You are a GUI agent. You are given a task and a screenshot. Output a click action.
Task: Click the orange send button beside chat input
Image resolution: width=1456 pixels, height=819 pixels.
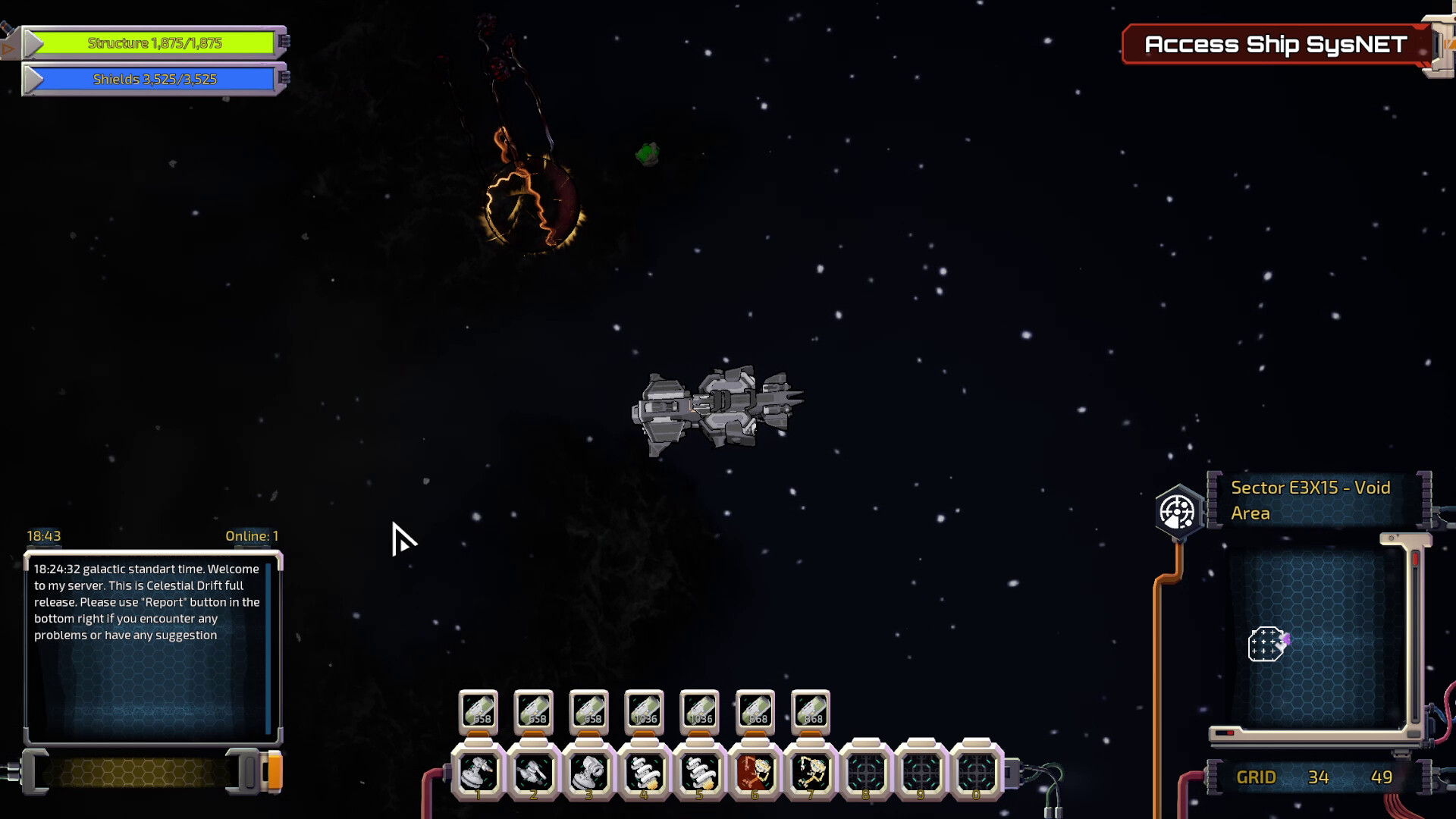pyautogui.click(x=275, y=772)
